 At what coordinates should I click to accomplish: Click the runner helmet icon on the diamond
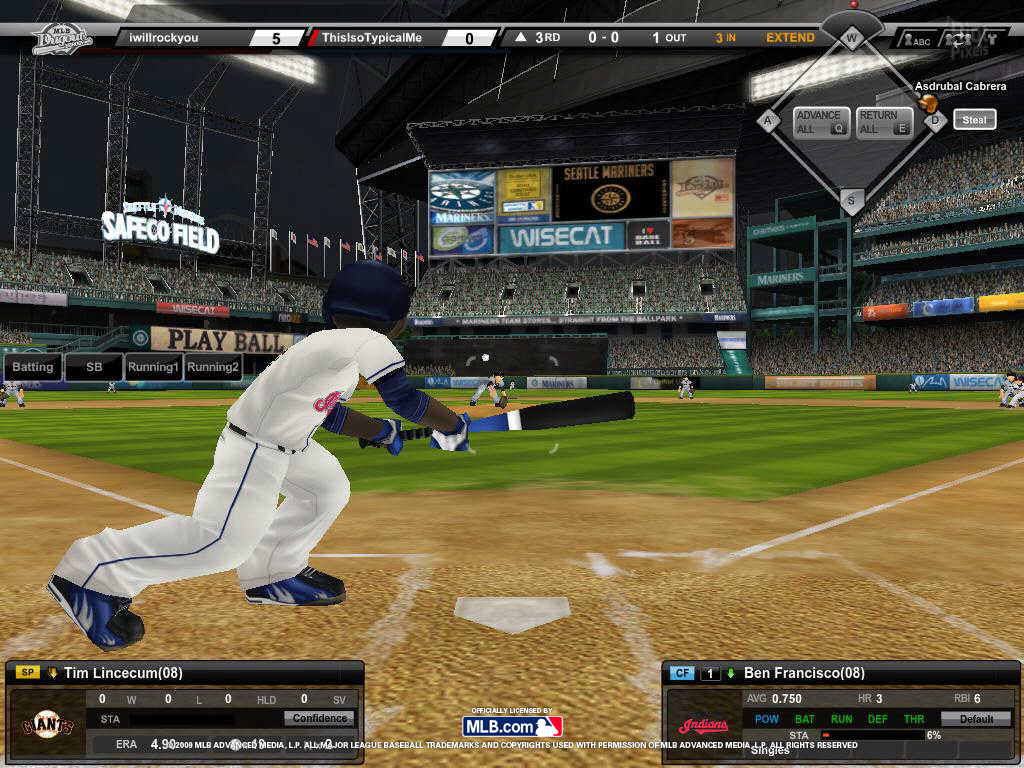[x=928, y=103]
